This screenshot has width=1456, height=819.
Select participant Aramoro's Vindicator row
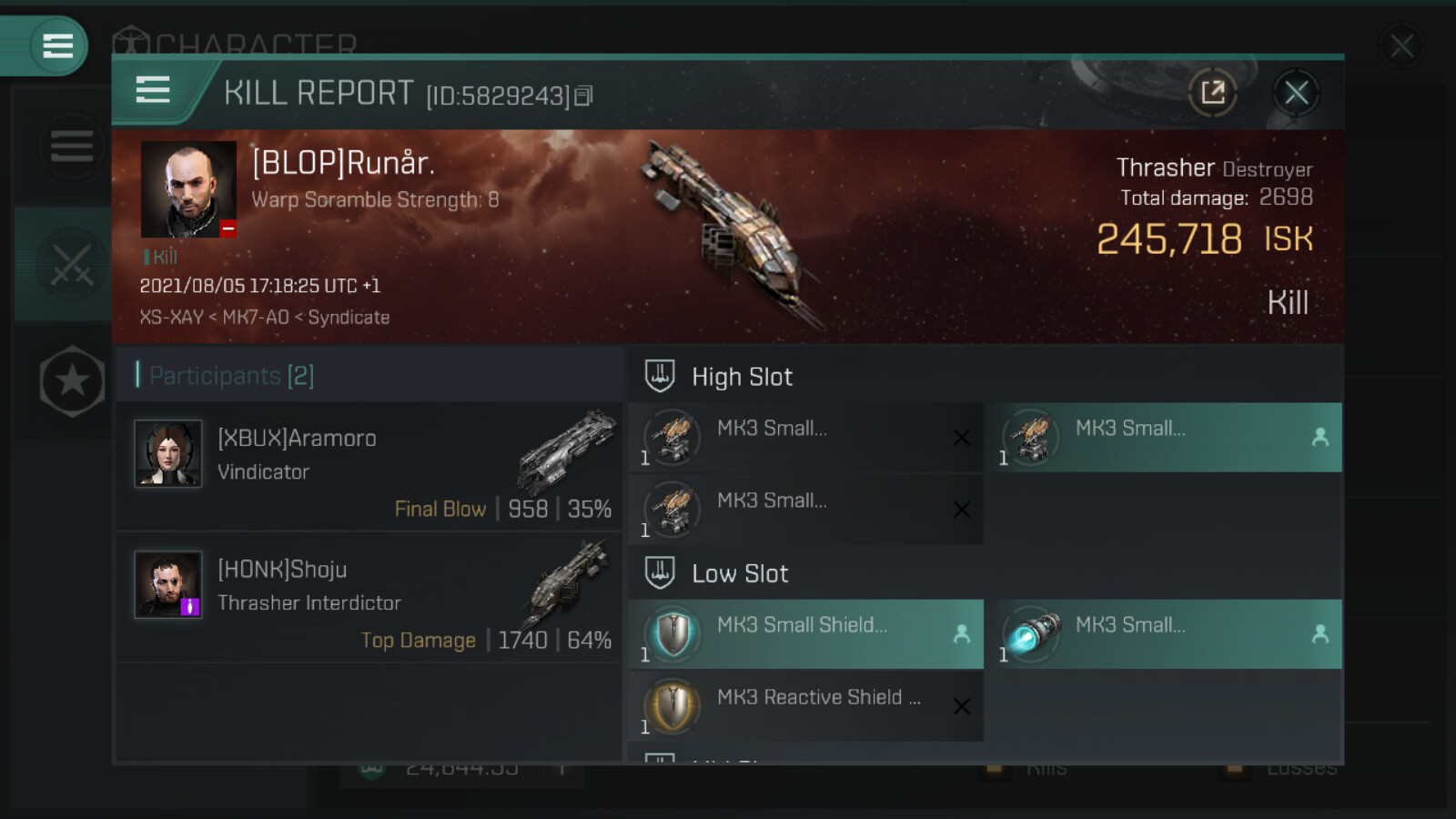click(x=369, y=467)
